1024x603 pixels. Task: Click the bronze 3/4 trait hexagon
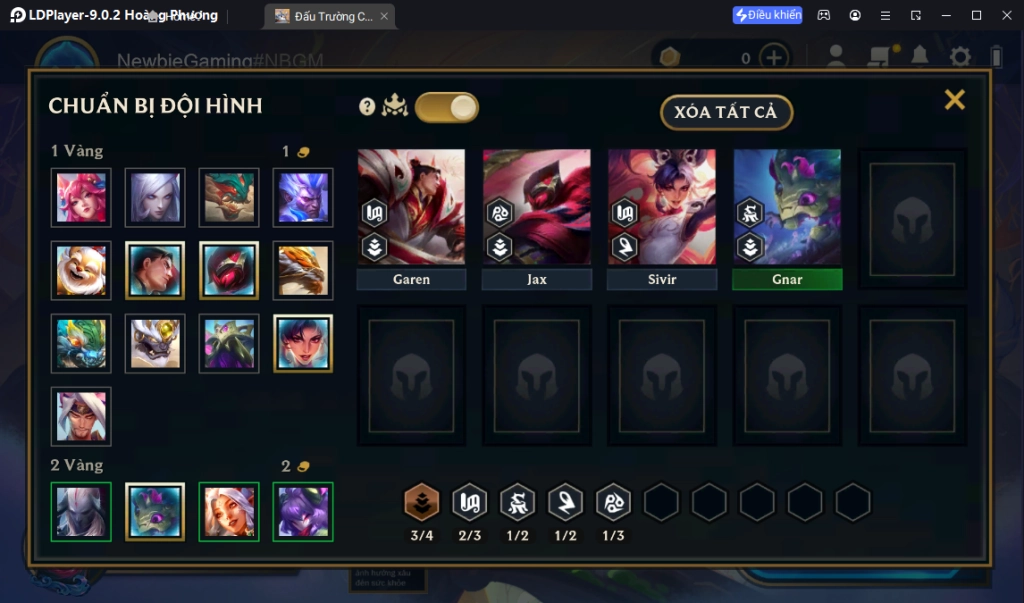[x=422, y=502]
